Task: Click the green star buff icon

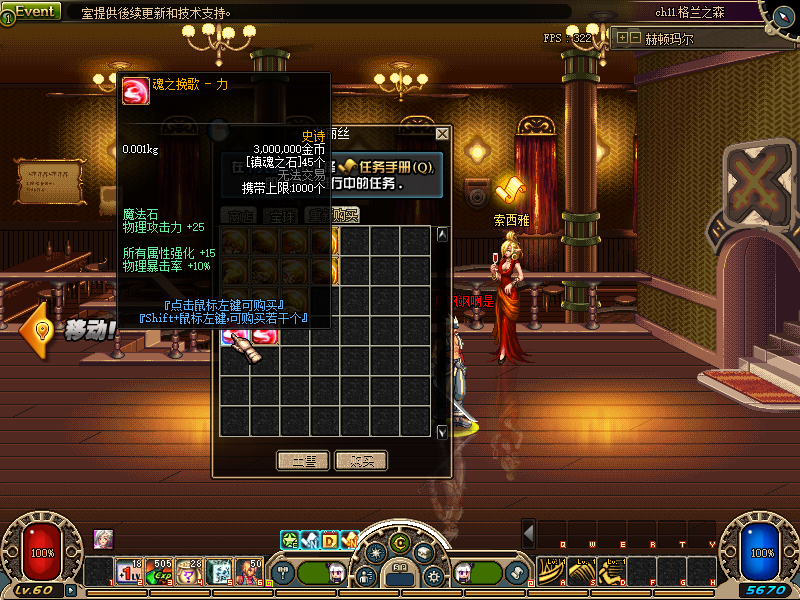Action: [289, 540]
